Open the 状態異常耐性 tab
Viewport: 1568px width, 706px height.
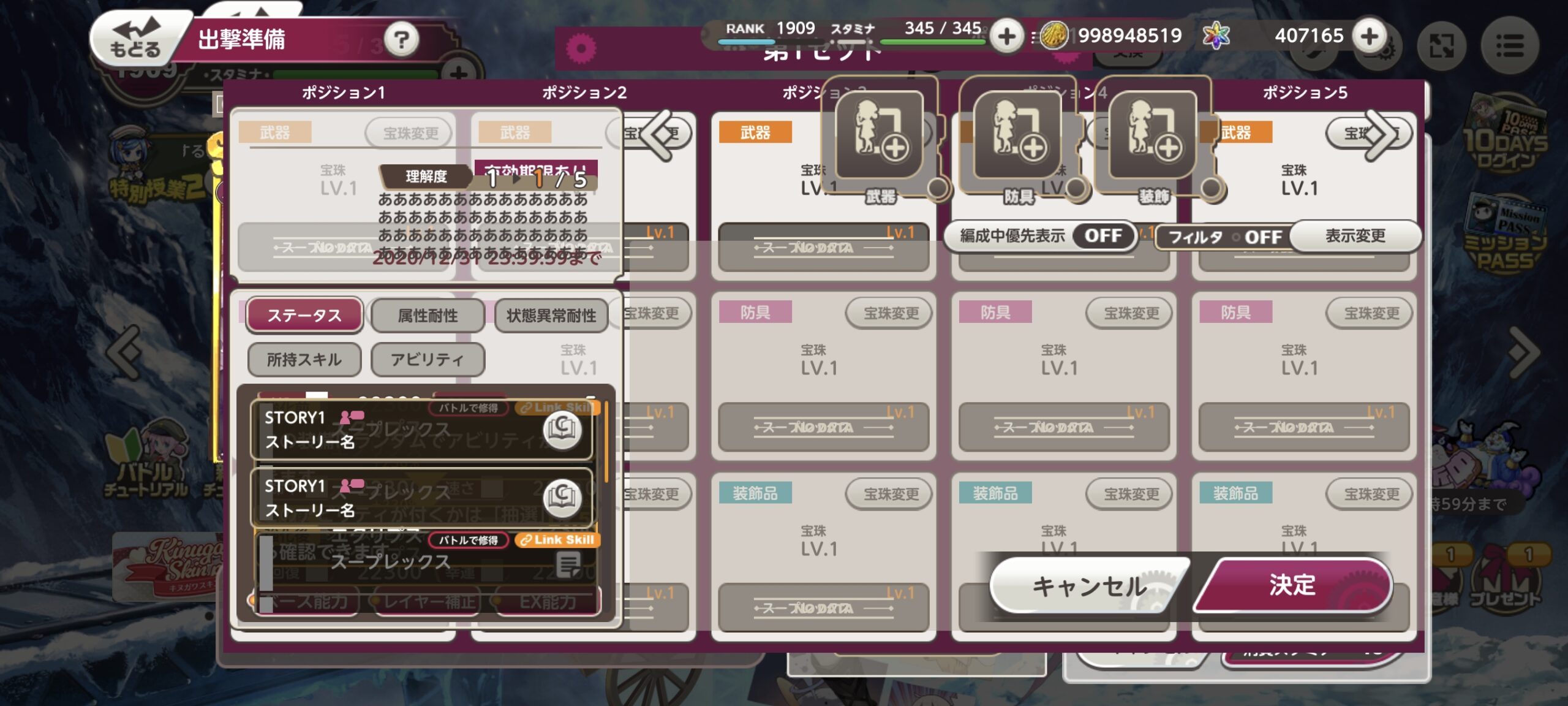(551, 316)
